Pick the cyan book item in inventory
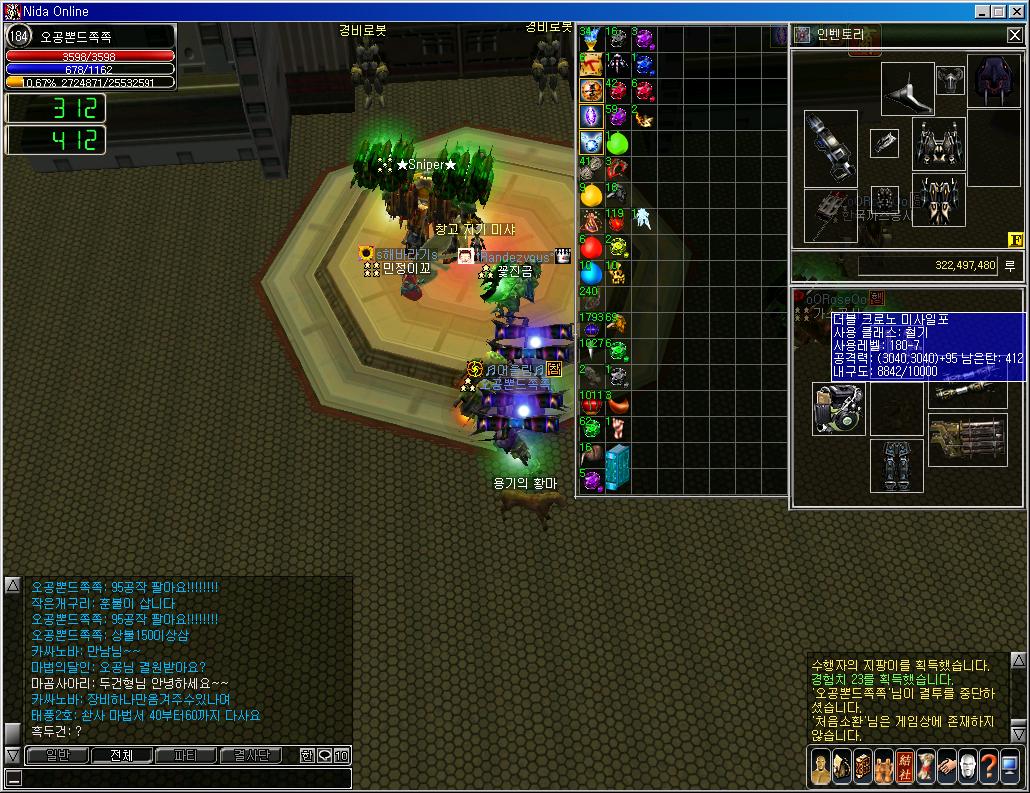Screen dimensions: 1030x793 click(x=618, y=466)
